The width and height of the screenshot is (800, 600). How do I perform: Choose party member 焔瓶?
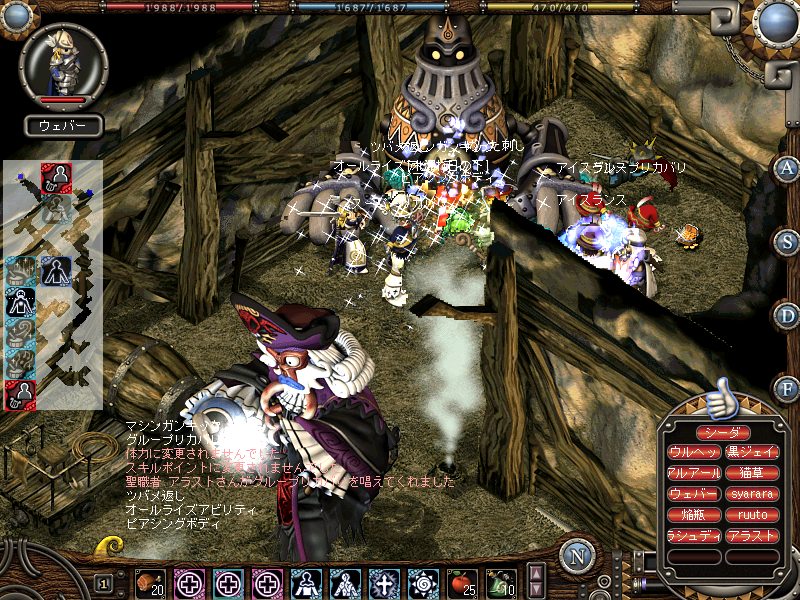coord(691,515)
